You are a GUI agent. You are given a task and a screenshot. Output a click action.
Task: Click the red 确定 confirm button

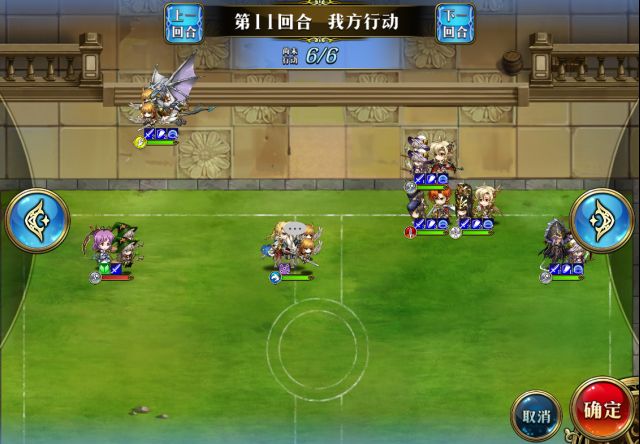click(603, 410)
